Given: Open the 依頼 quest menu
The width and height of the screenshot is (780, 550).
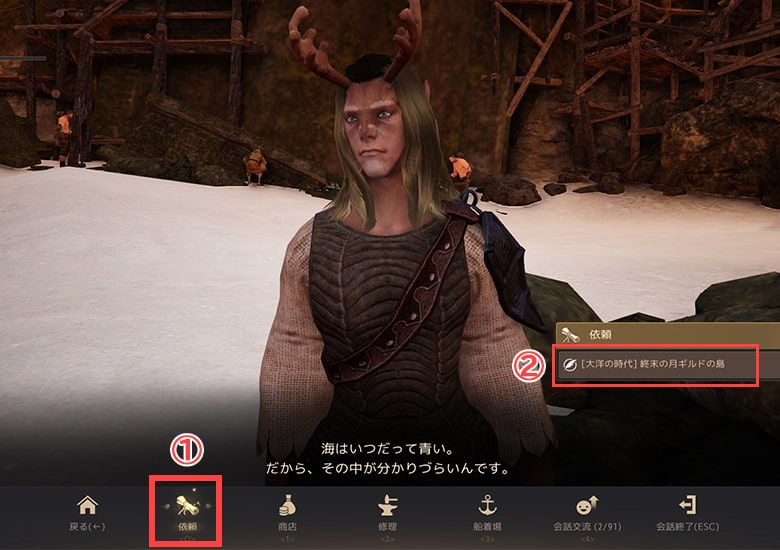Looking at the screenshot, I should point(186,512).
